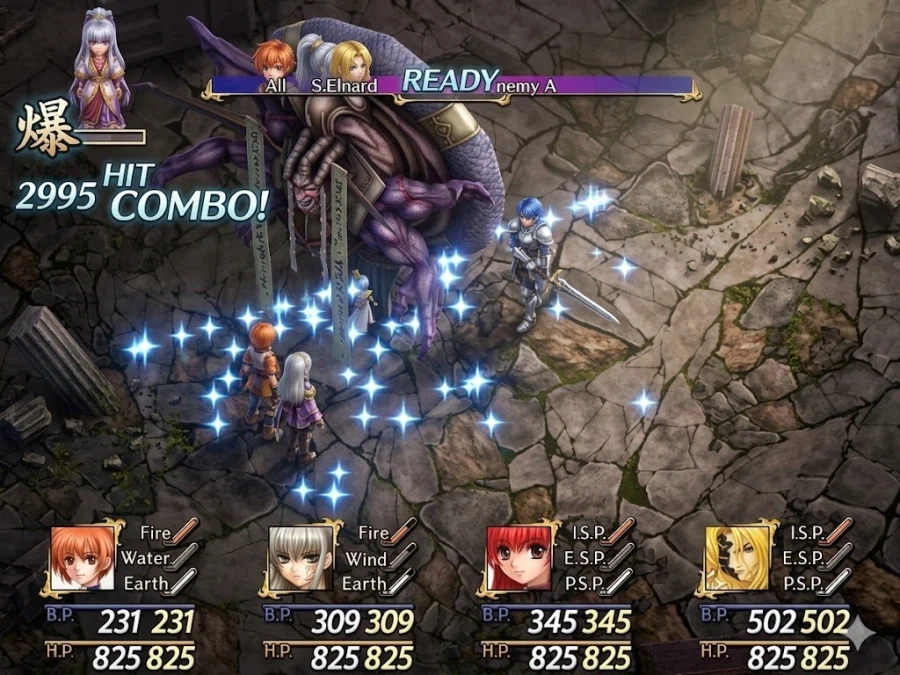Select the blonde character's portrait panel
This screenshot has width=900, height=675.
coord(737,558)
